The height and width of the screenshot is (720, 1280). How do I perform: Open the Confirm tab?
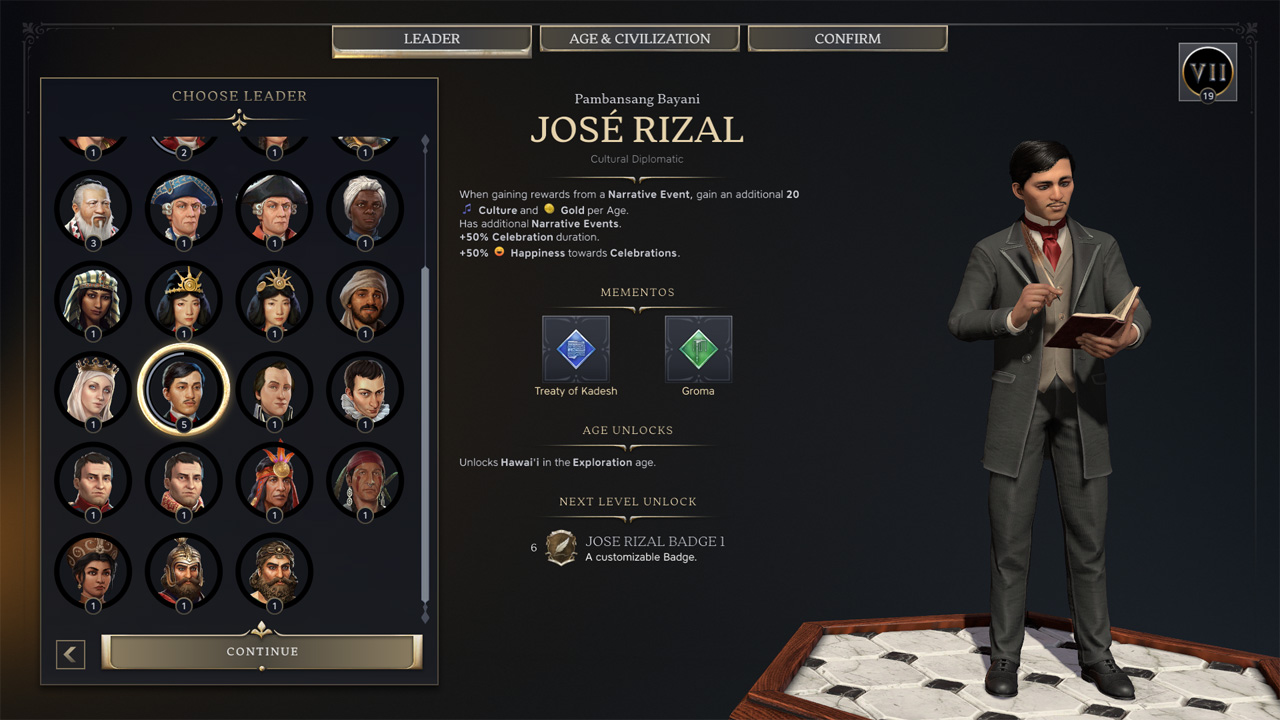pos(847,39)
